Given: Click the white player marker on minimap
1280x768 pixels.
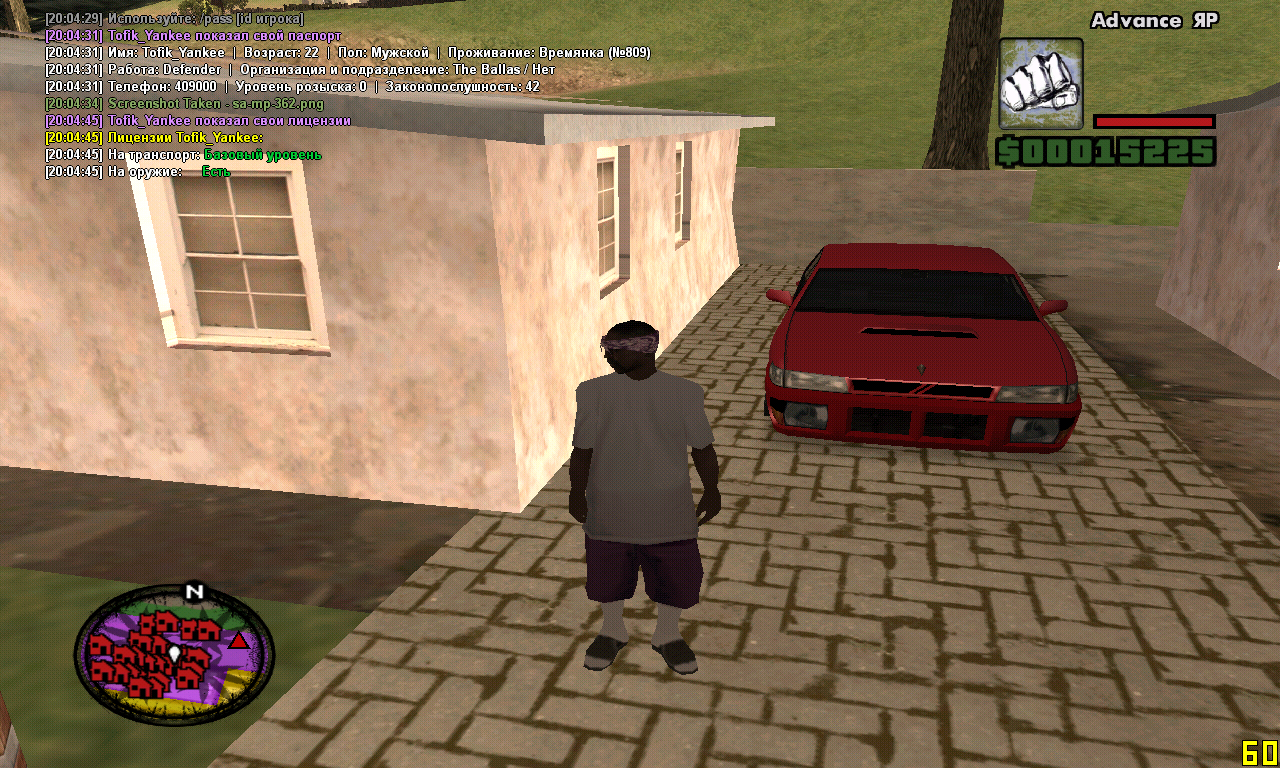Looking at the screenshot, I should (174, 654).
